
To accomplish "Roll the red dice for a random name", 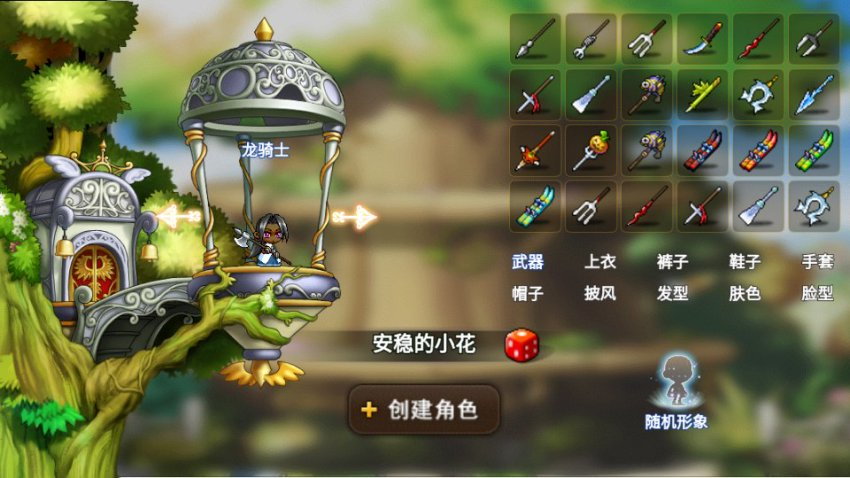I will point(521,345).
